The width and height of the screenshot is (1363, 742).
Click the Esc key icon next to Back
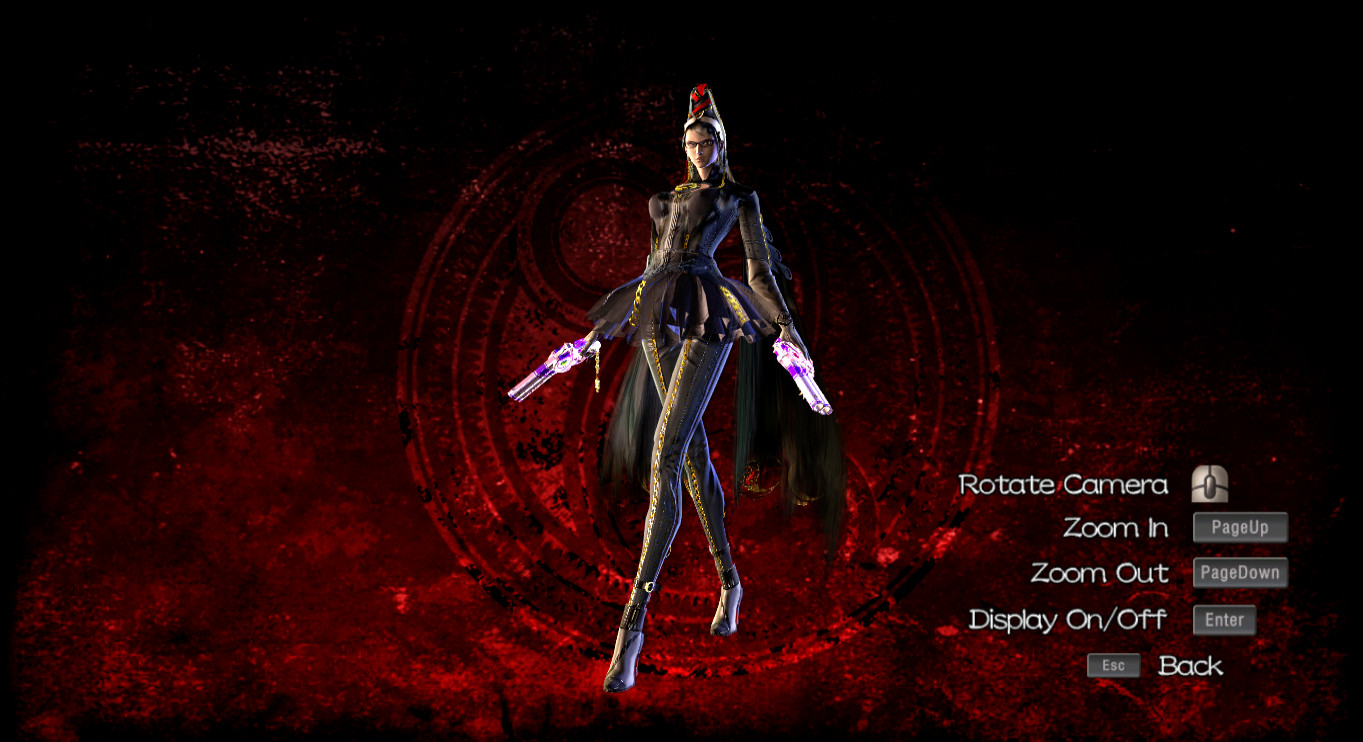pyautogui.click(x=1113, y=665)
